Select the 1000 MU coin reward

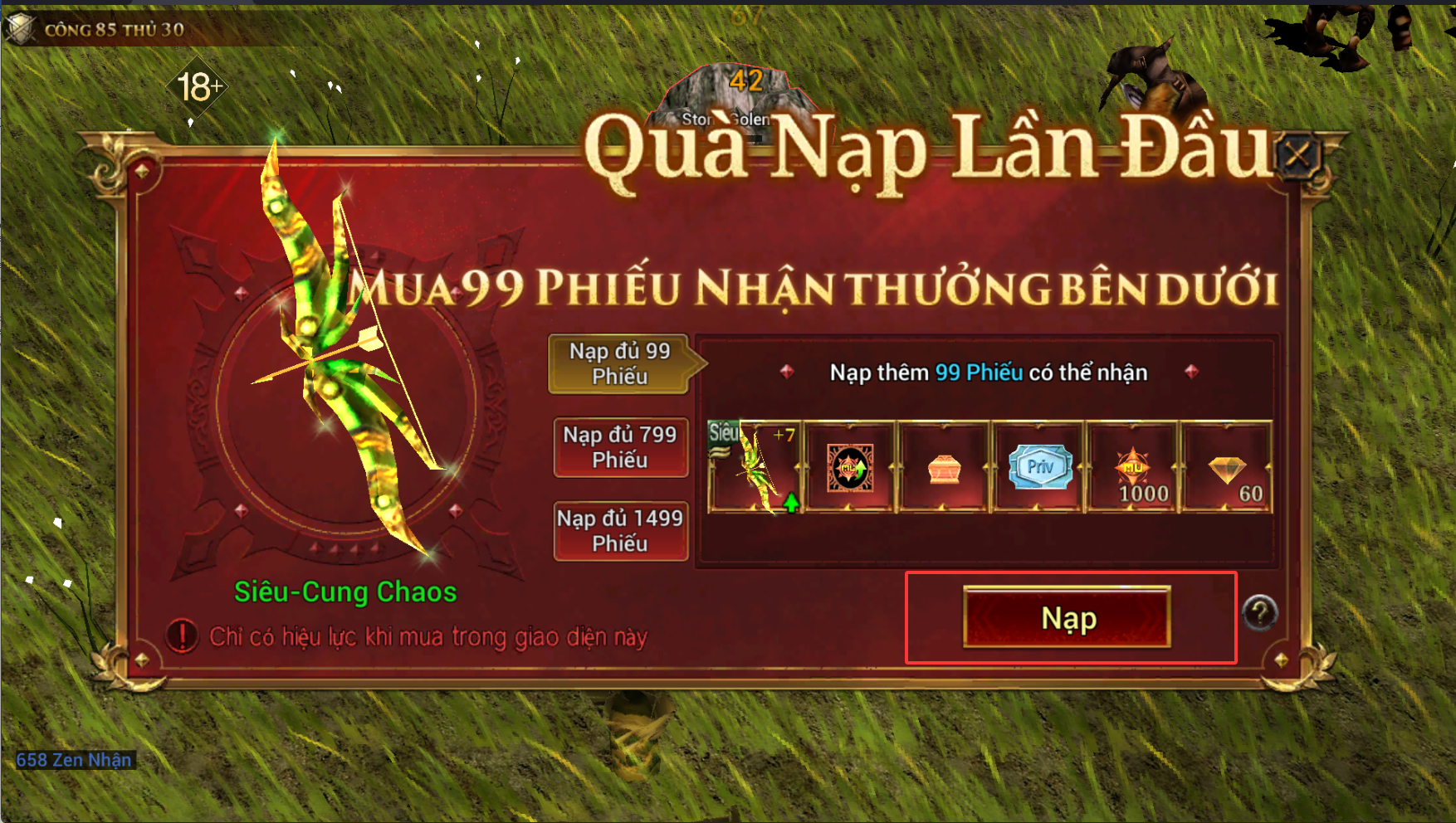click(1133, 467)
